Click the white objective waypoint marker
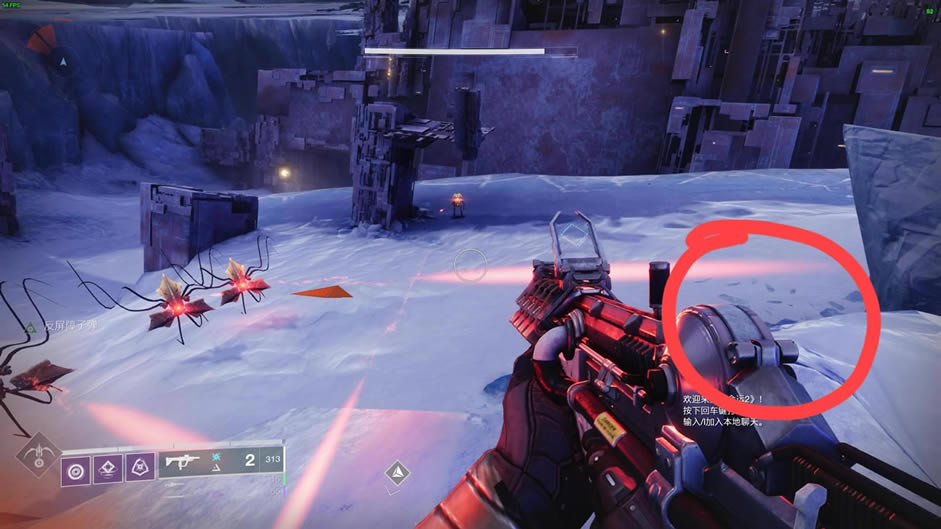Screen dimensions: 941x529 pos(398,472)
